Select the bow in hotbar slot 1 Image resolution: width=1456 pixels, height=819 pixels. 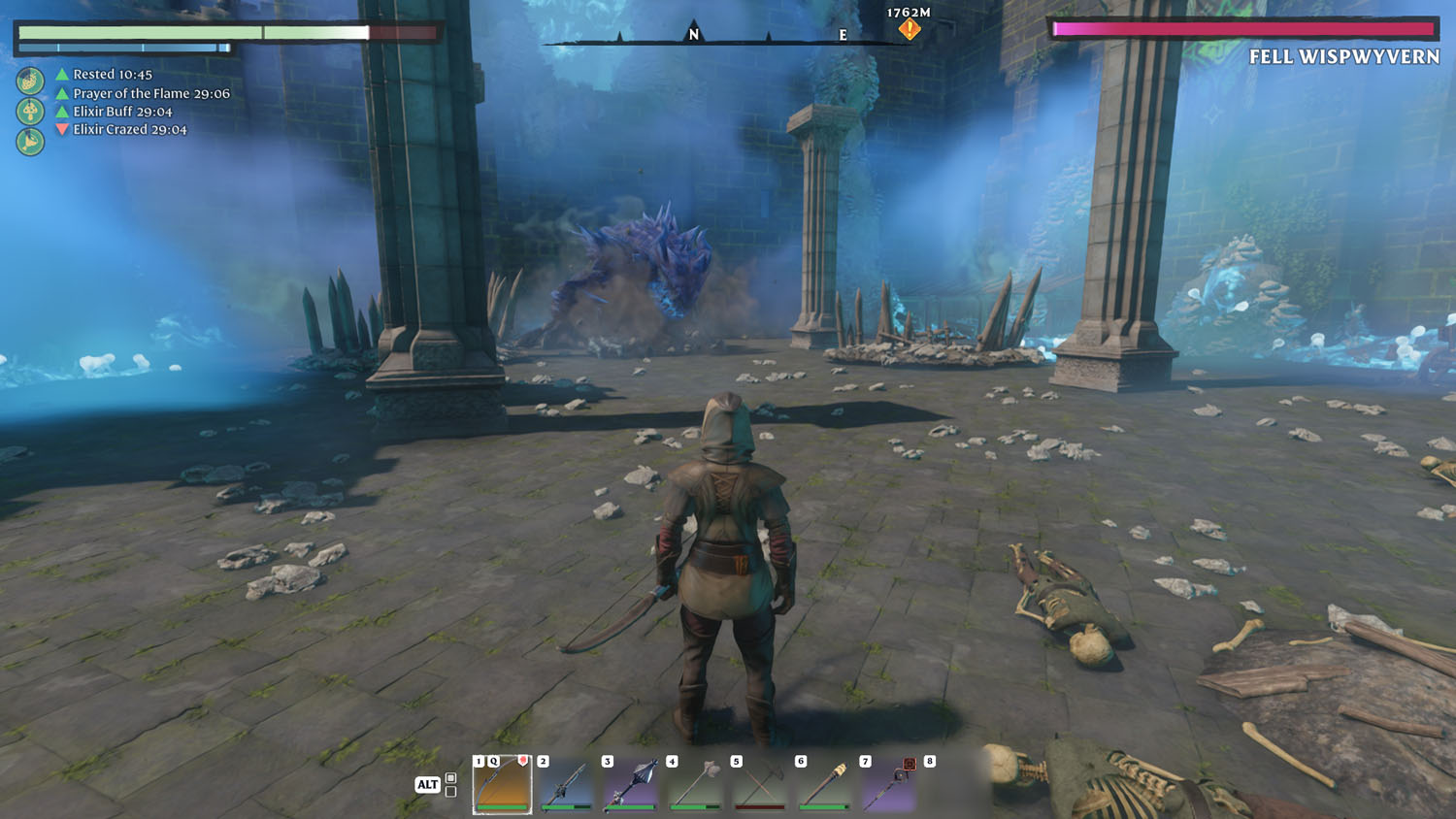(x=502, y=786)
